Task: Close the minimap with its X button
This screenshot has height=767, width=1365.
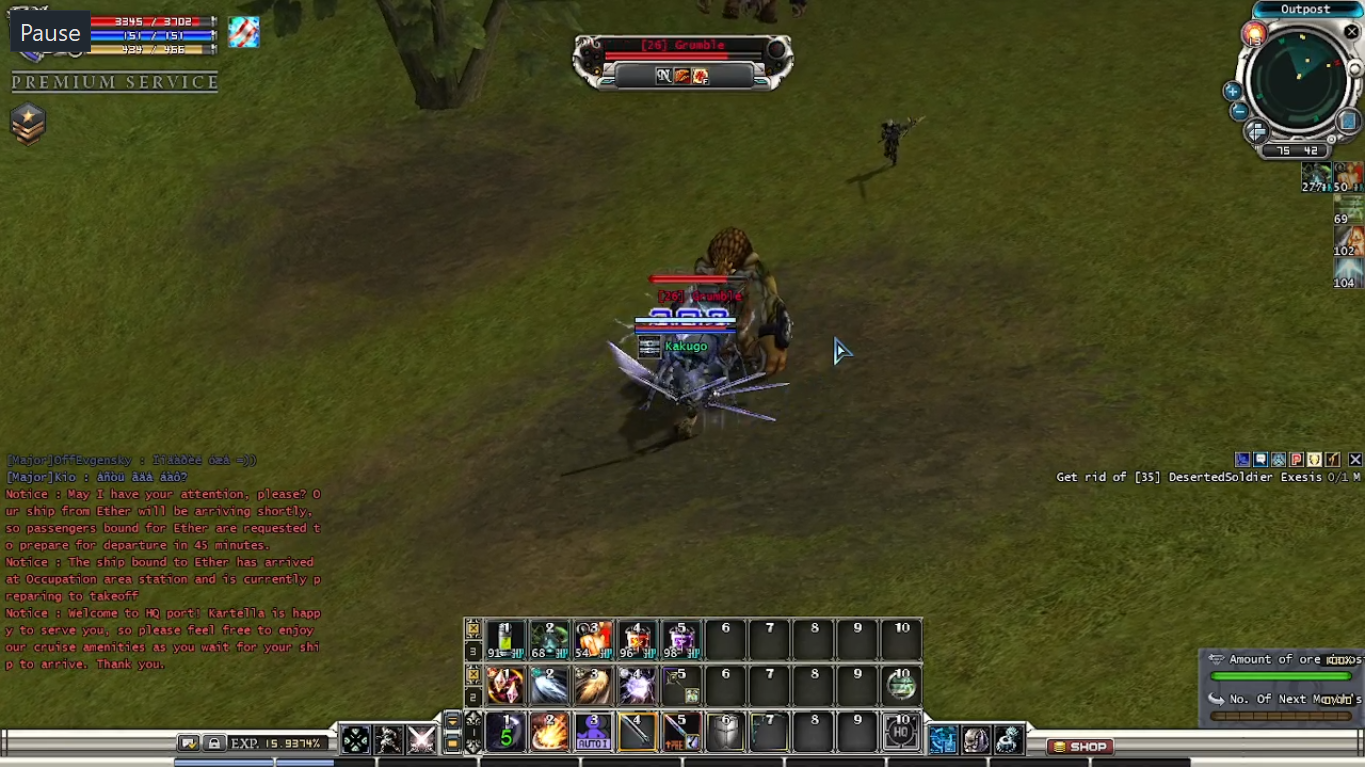Action: (1352, 32)
